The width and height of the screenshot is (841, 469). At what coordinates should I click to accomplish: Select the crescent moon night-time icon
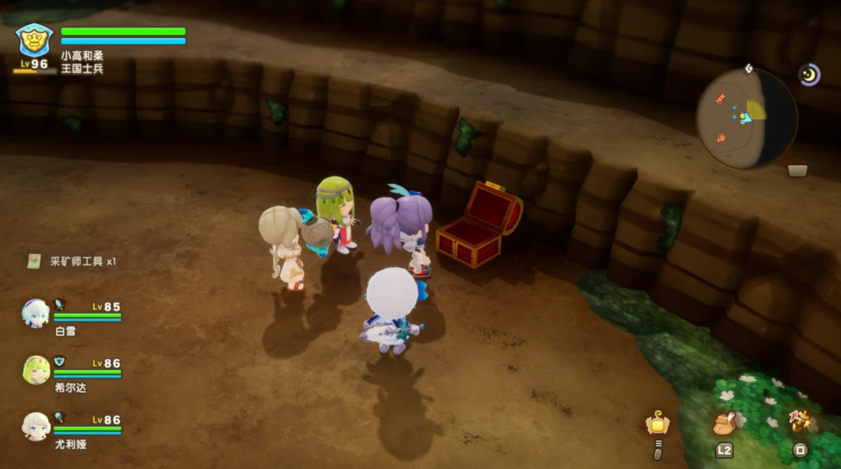(808, 74)
